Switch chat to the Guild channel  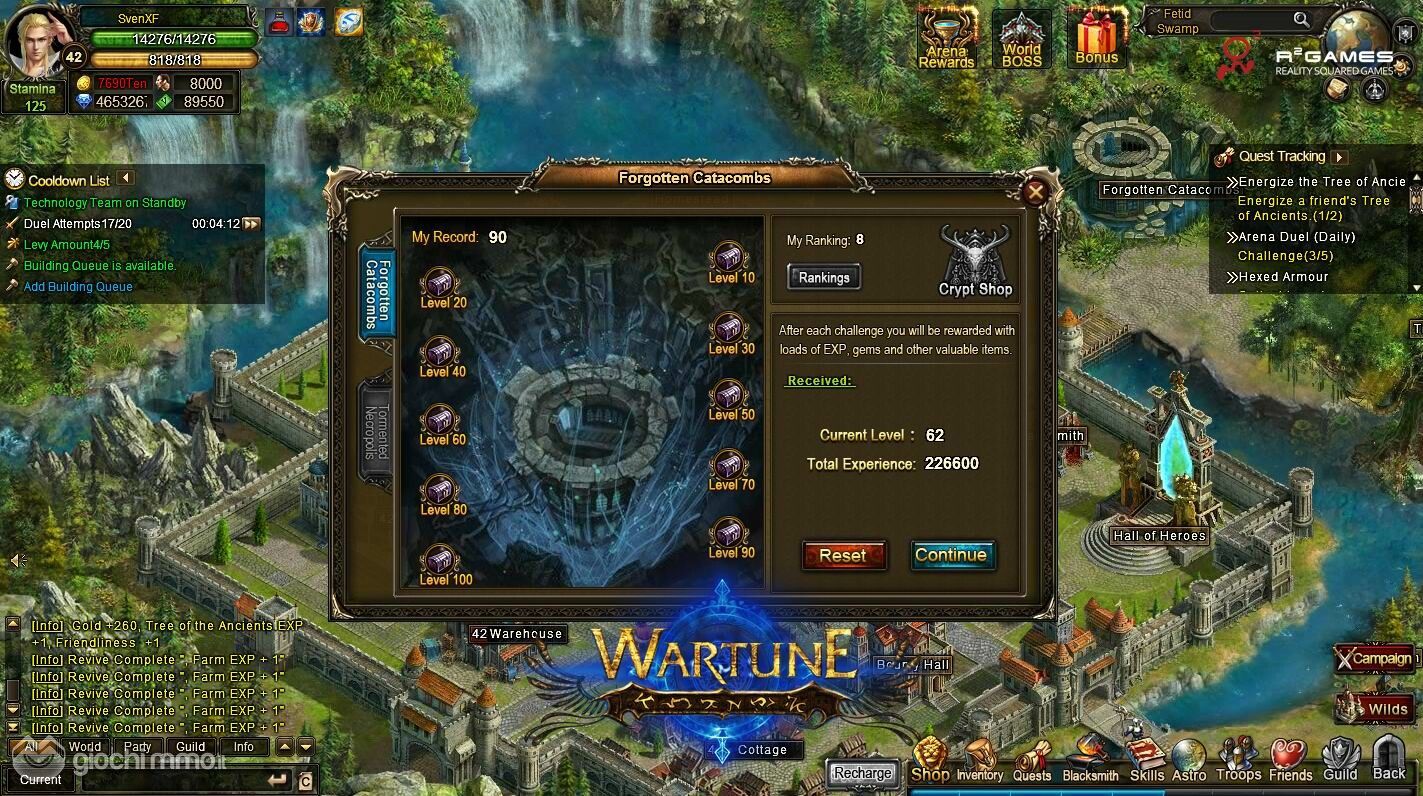coord(190,747)
